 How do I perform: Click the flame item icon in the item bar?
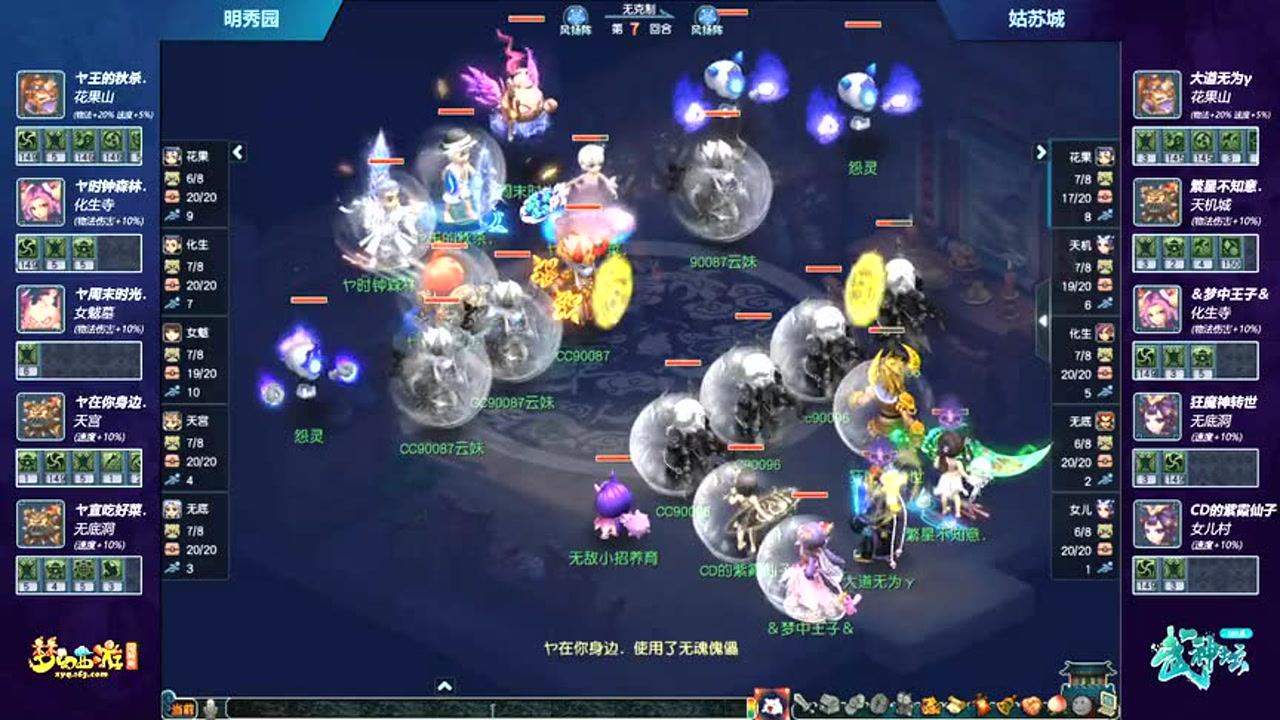tap(981, 701)
